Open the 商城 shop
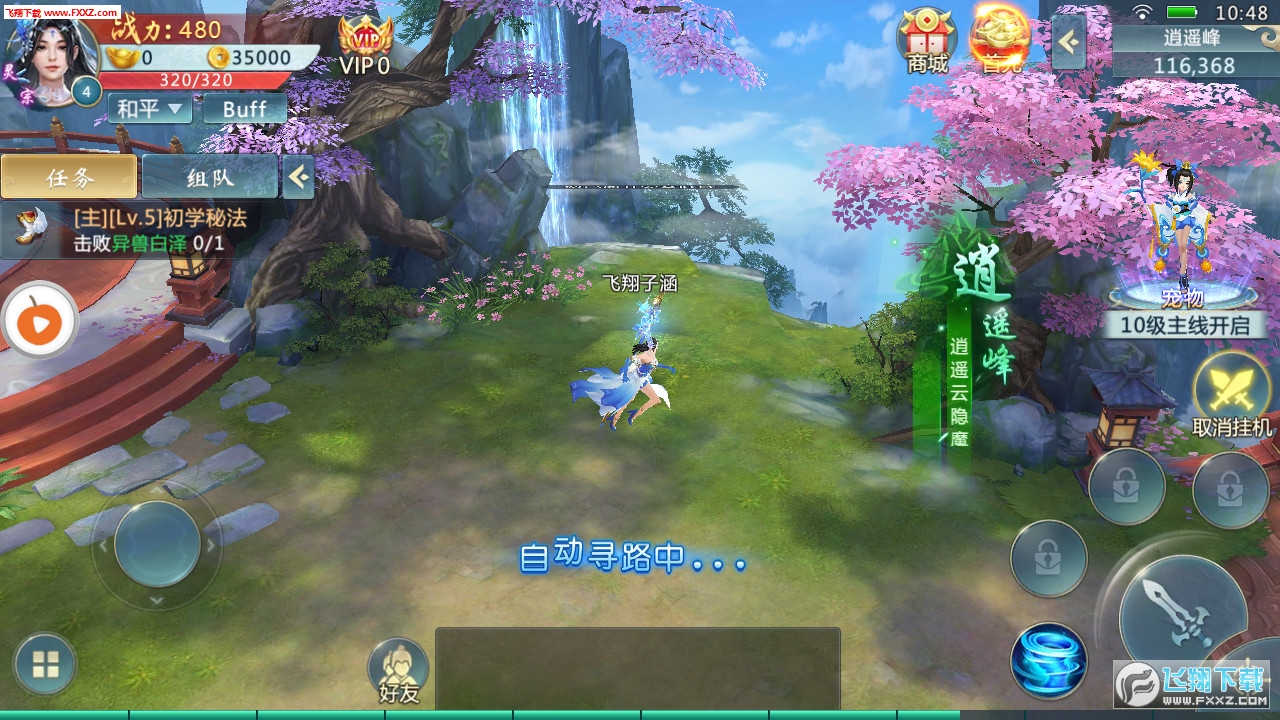Screen dimensions: 1280x720 926,40
